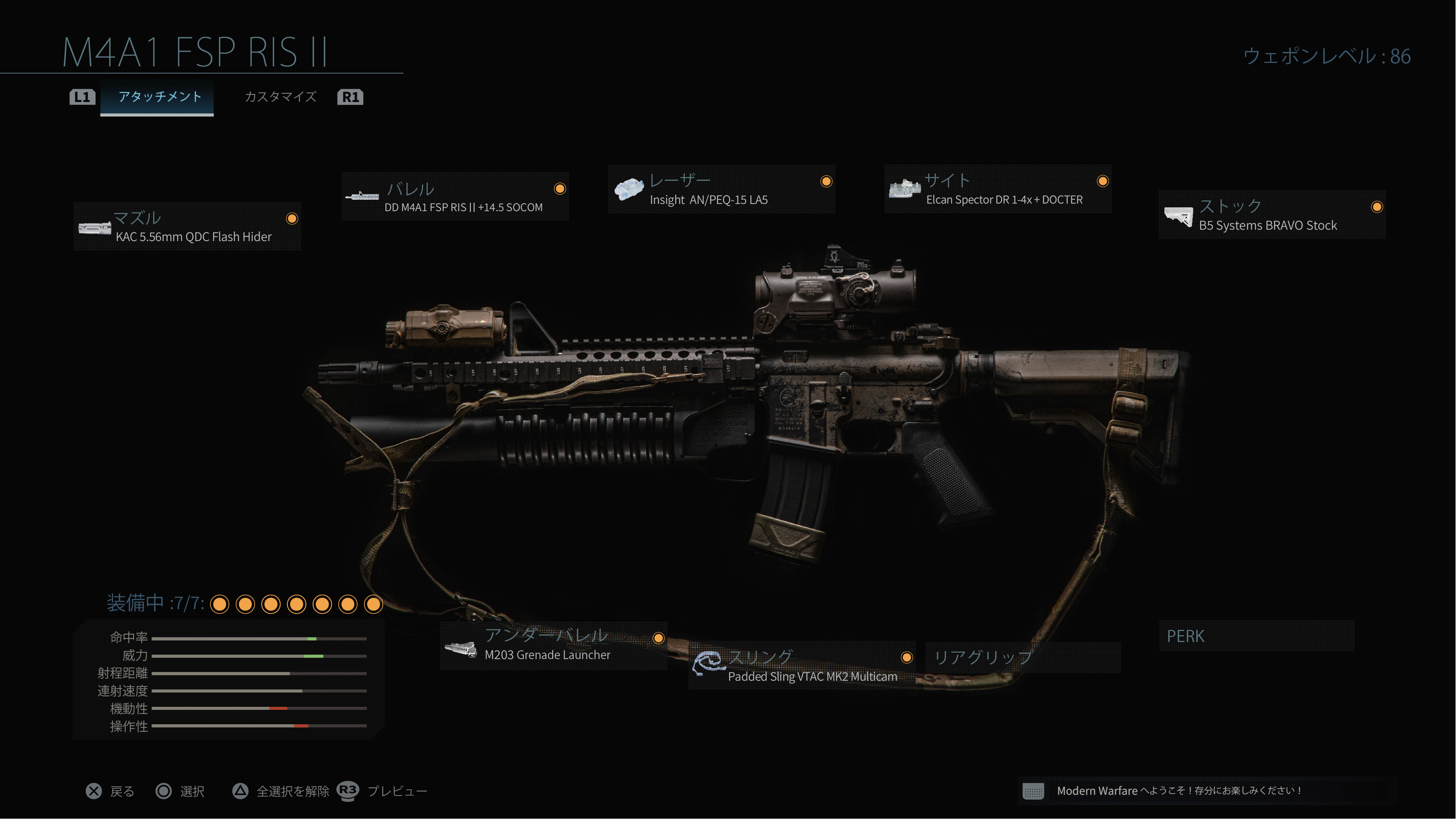Click the 選択 confirm option
Image resolution: width=1456 pixels, height=819 pixels.
coord(180,791)
